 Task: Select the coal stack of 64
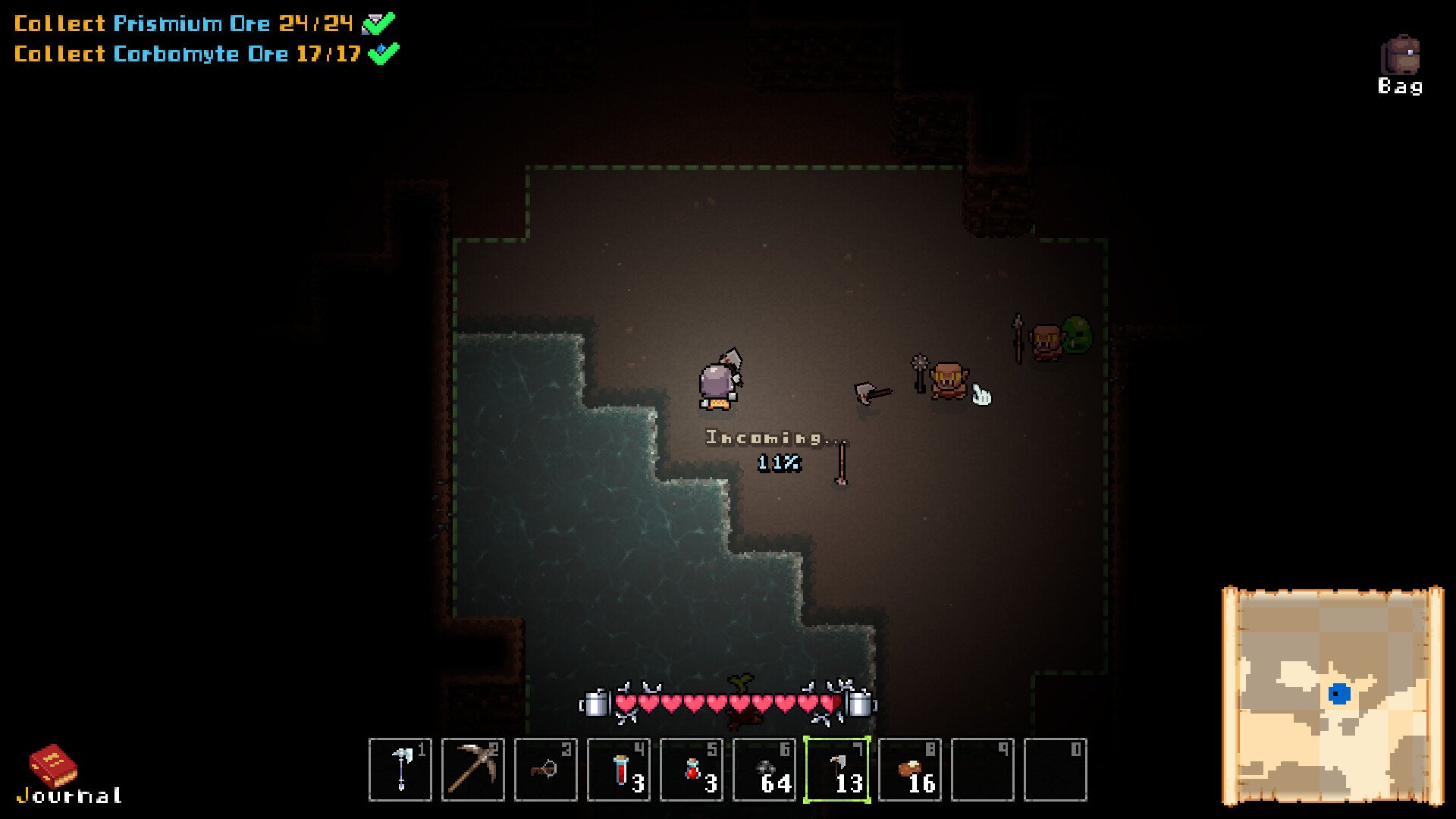point(764,769)
